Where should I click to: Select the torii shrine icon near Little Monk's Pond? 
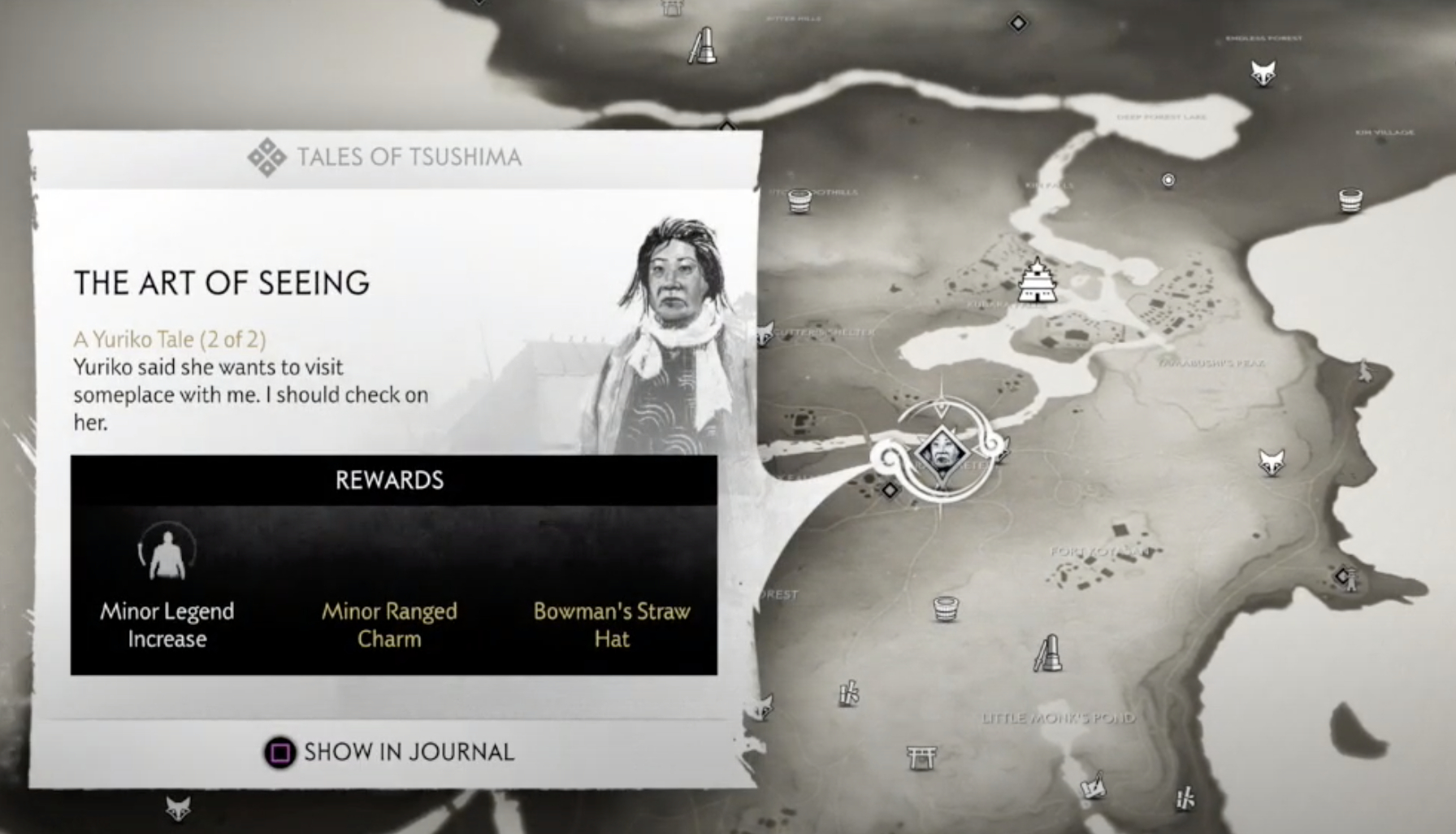921,756
